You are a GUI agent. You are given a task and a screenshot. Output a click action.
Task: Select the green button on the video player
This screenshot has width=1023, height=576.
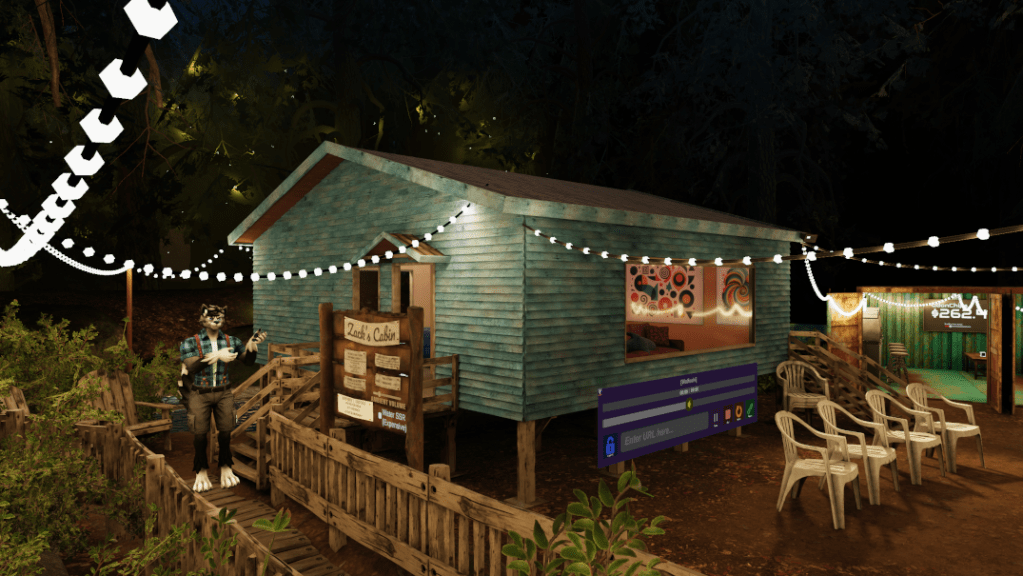coord(750,407)
